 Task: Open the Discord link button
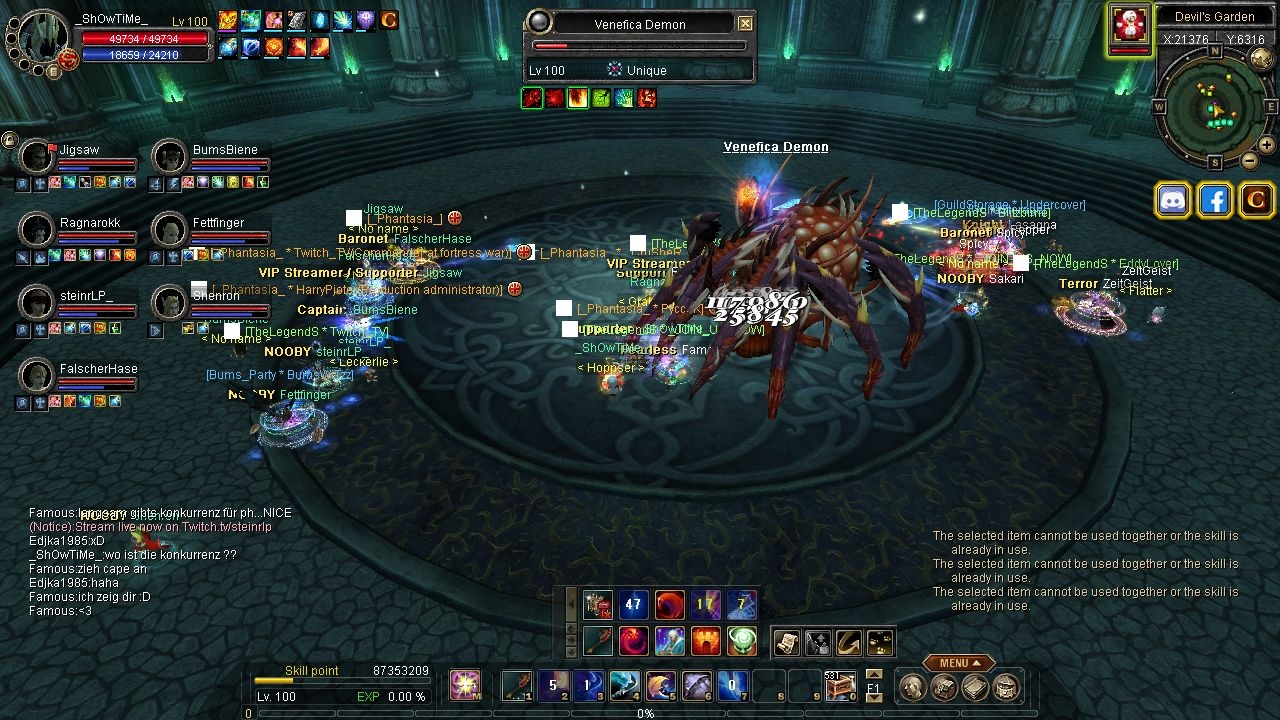[x=1172, y=200]
